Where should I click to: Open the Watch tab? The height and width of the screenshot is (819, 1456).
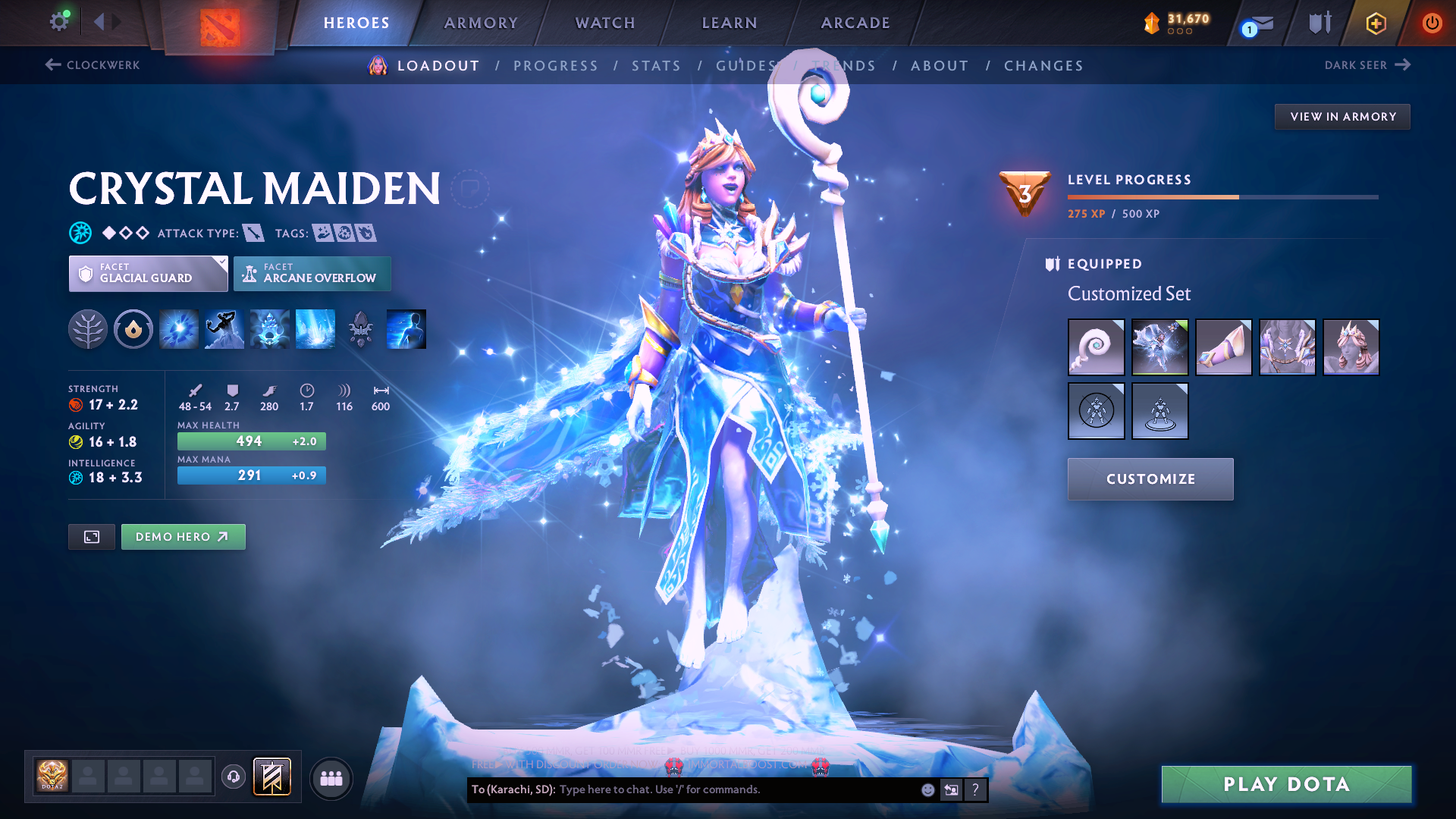(x=605, y=23)
